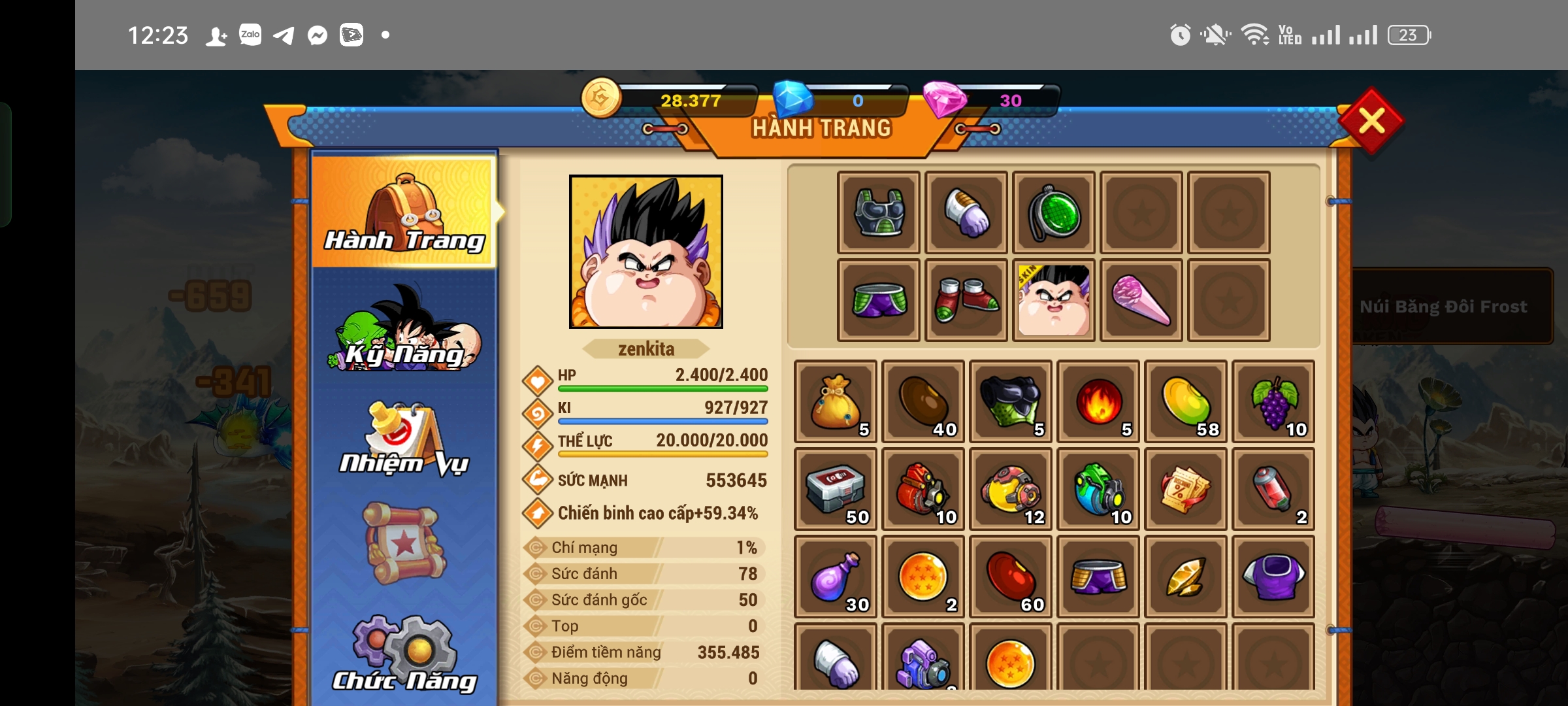Choose the purple grapes stack
The width and height of the screenshot is (1568, 706).
click(1273, 401)
